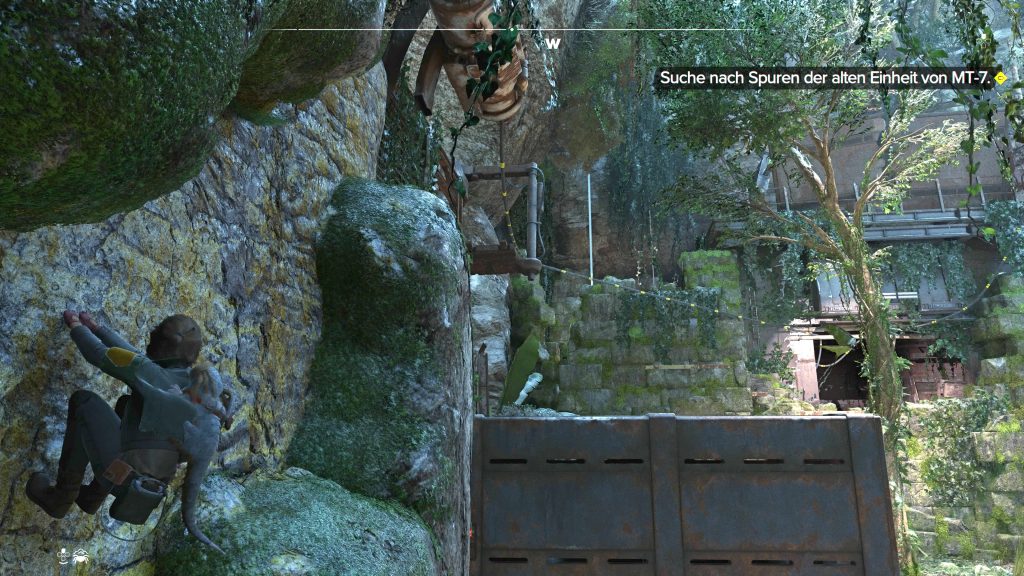This screenshot has height=576, width=1024.
Task: Select the yellow diamond objective marker
Action: click(1000, 78)
